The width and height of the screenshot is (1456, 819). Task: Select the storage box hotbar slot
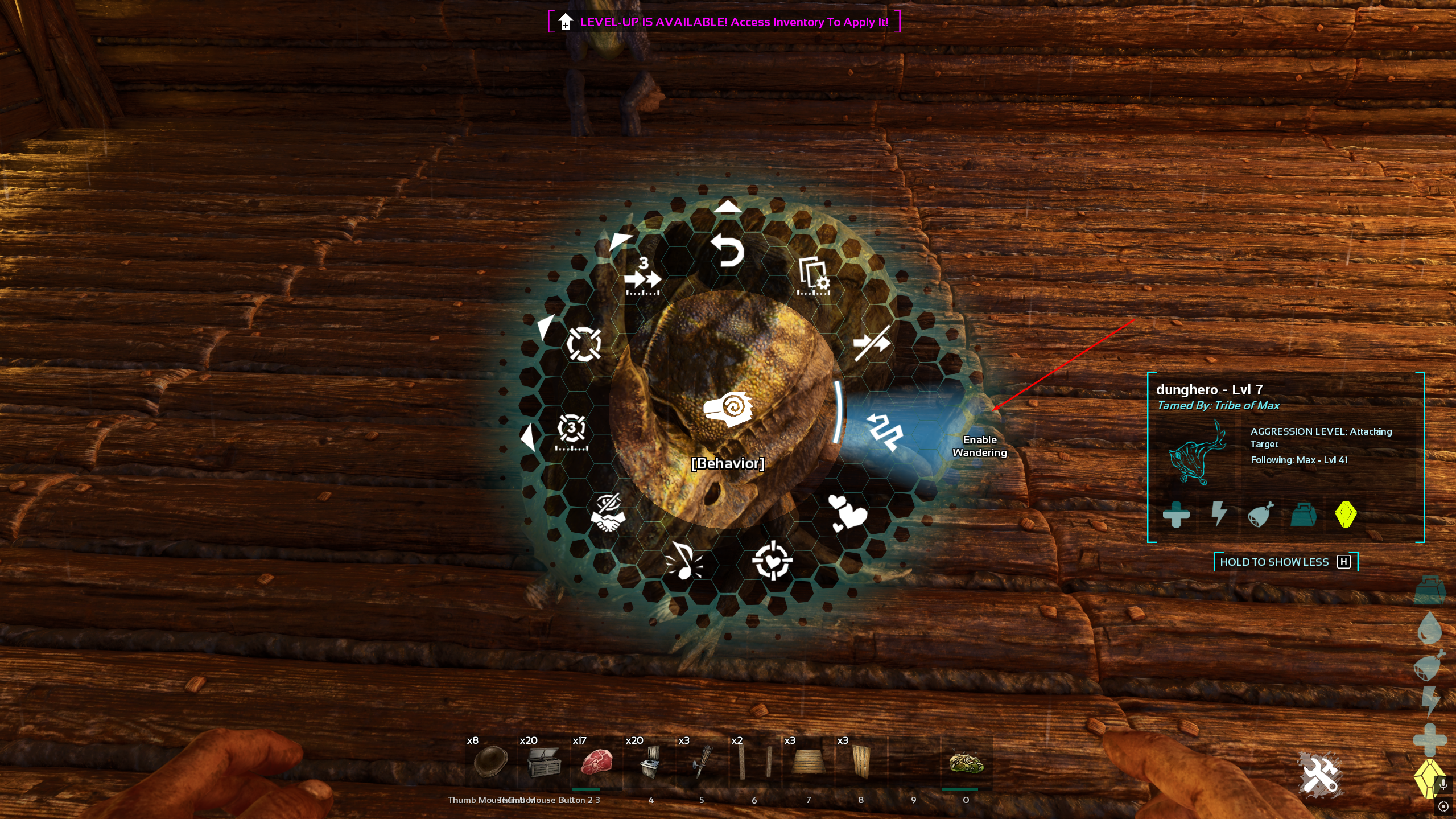(543, 762)
